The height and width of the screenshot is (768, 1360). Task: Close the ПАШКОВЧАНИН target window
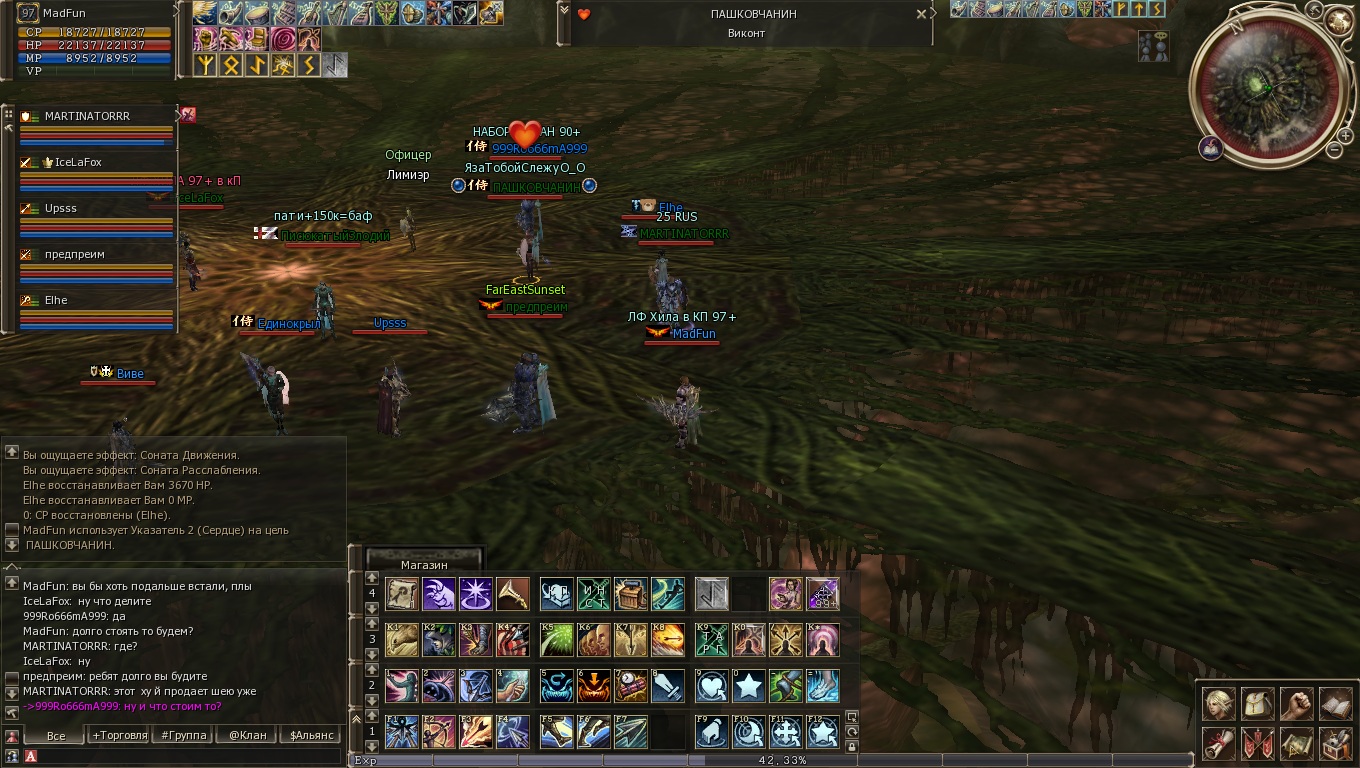(x=921, y=15)
